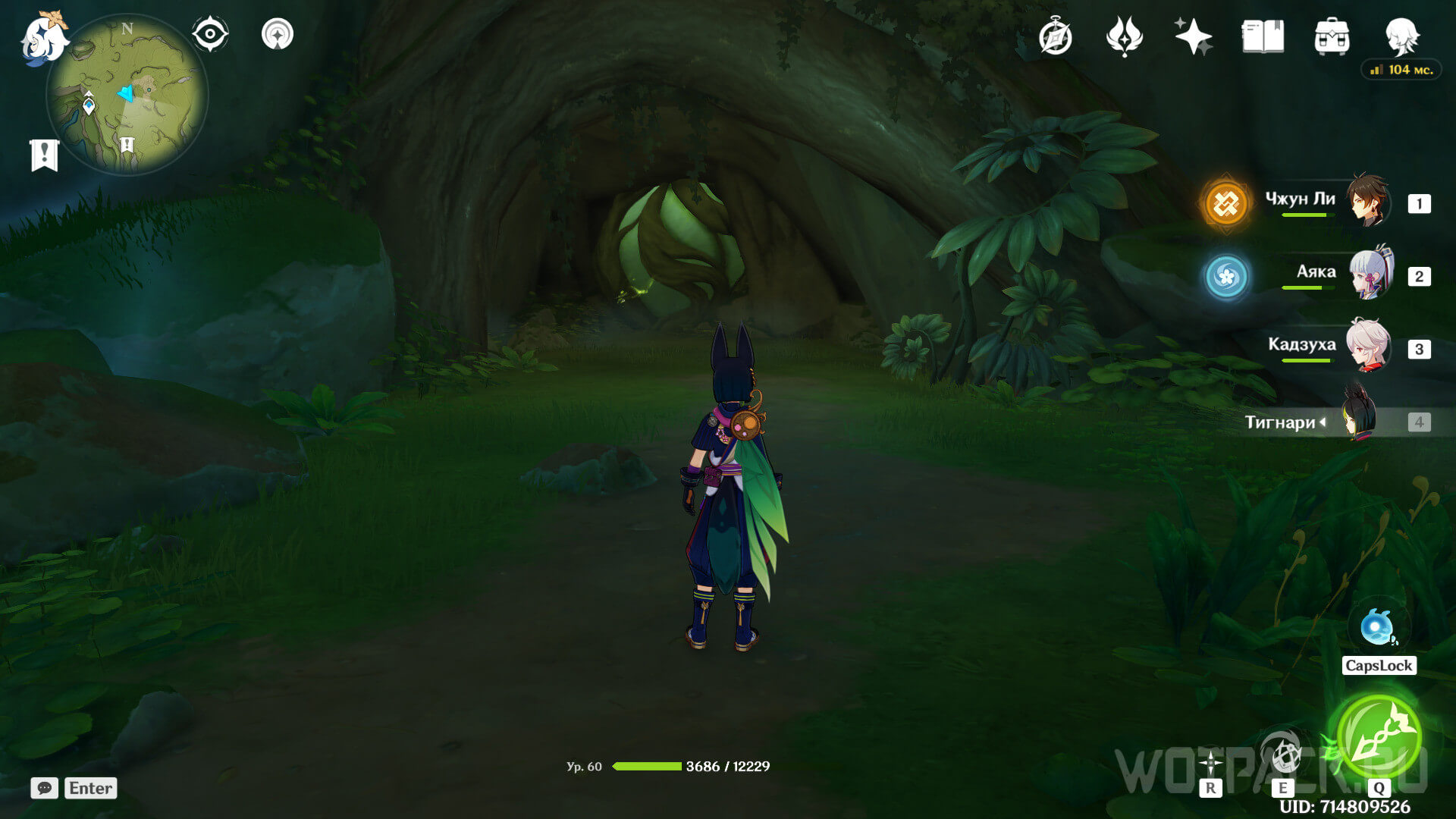Open the Wish star icon
Image resolution: width=1456 pixels, height=819 pixels.
1193,36
